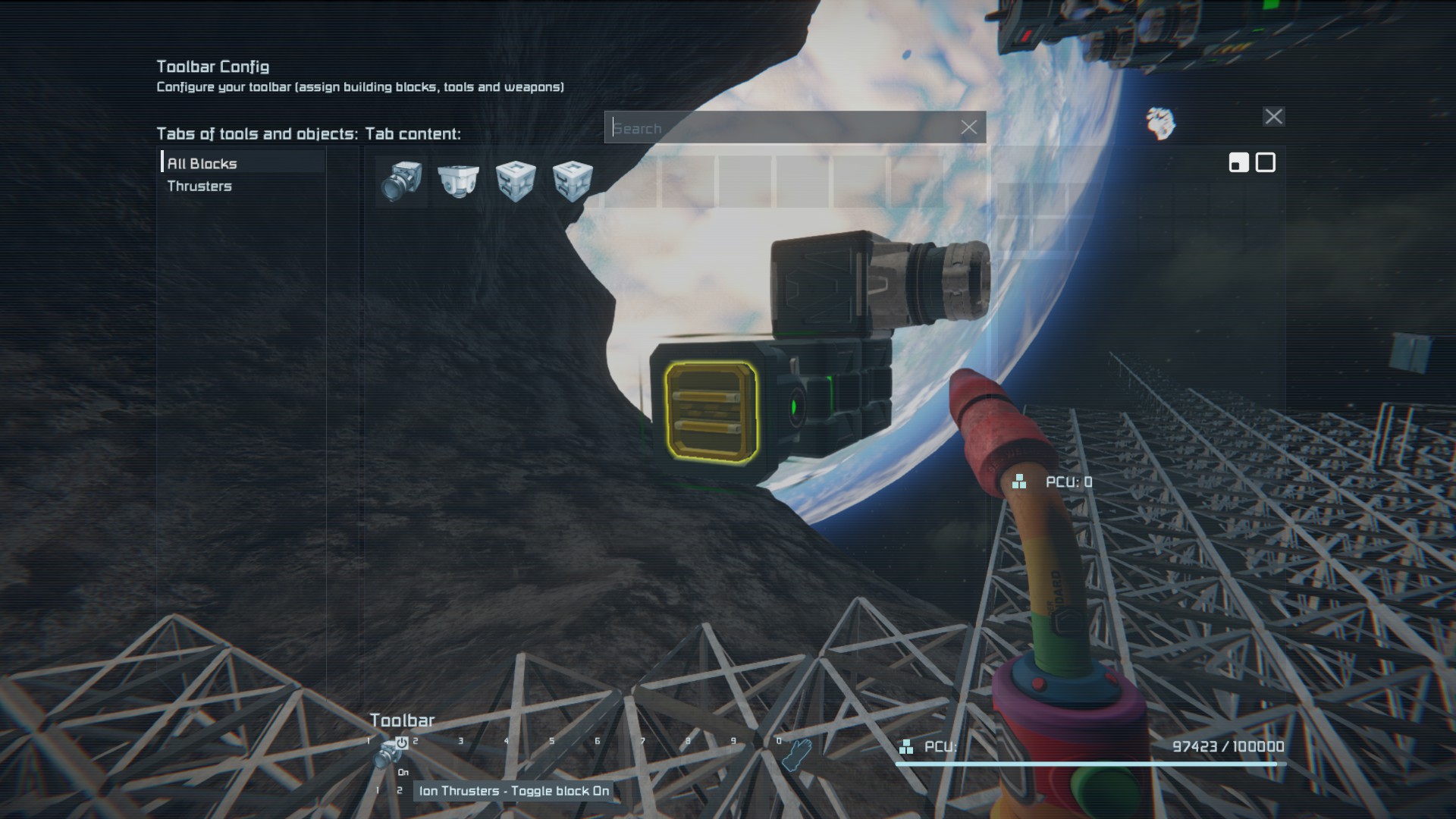This screenshot has height=819, width=1456.
Task: Select the glove hand slot on toolbar
Action: click(799, 754)
